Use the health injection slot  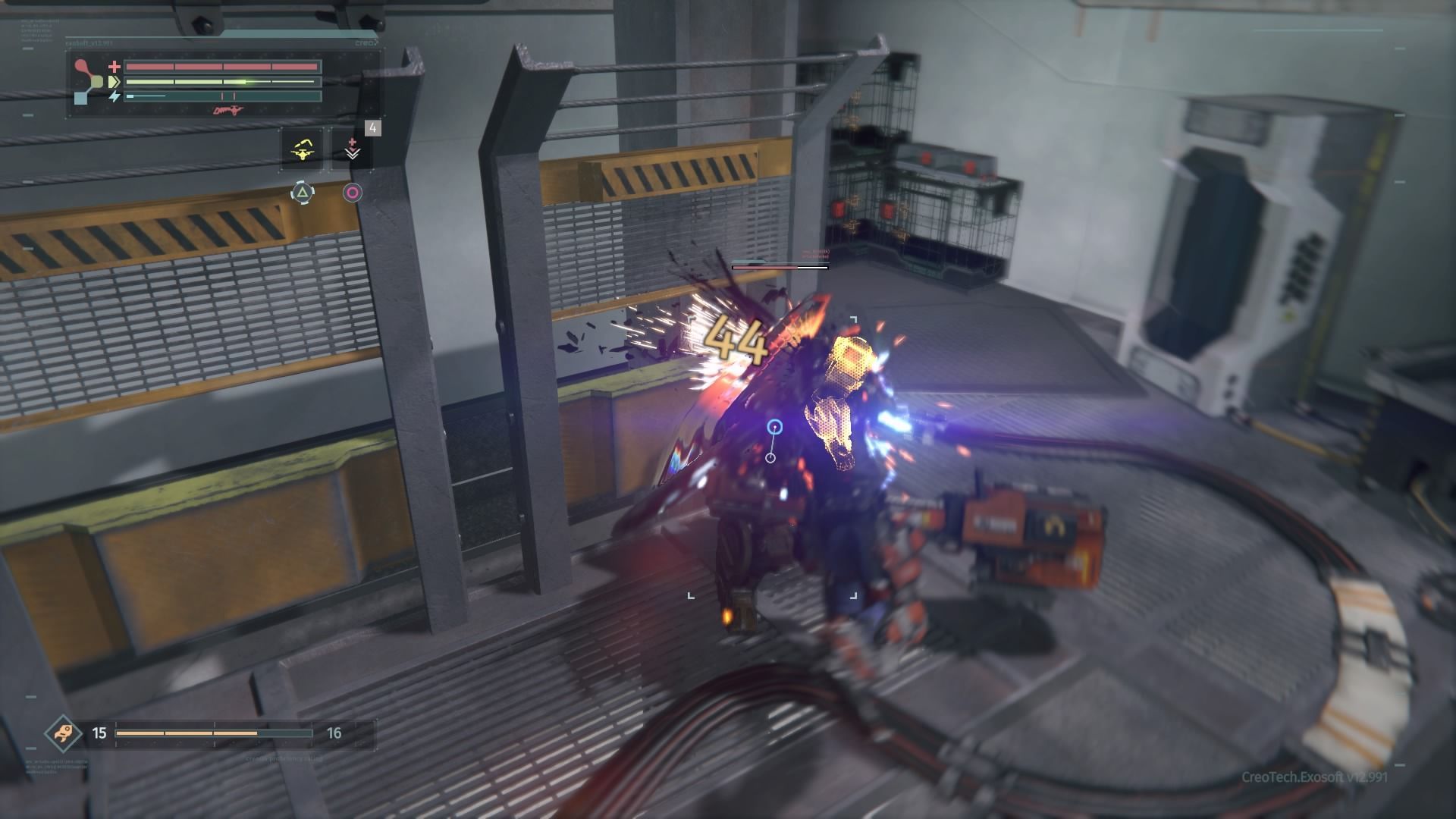click(x=352, y=149)
